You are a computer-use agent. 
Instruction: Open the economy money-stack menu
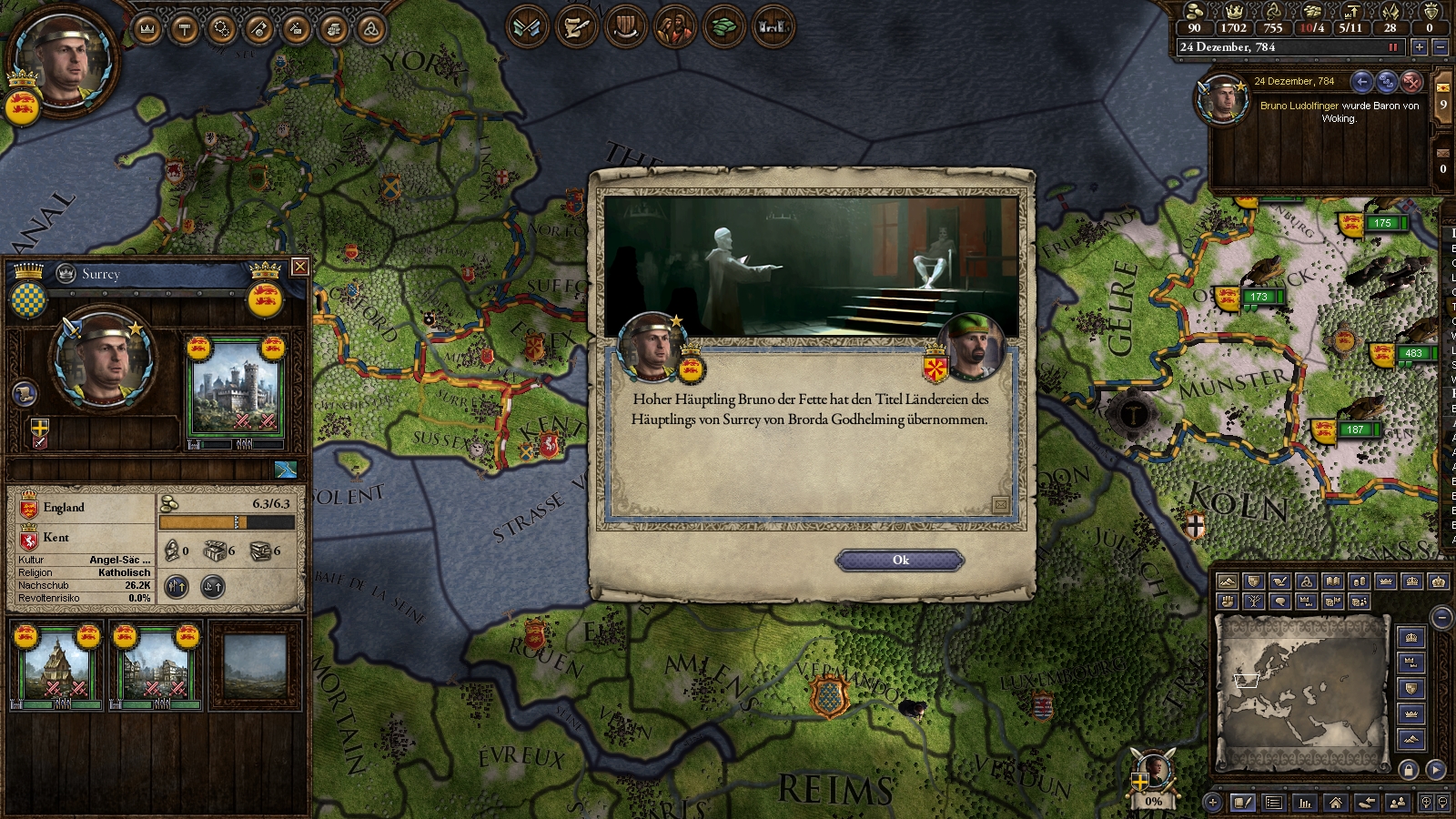[723, 27]
